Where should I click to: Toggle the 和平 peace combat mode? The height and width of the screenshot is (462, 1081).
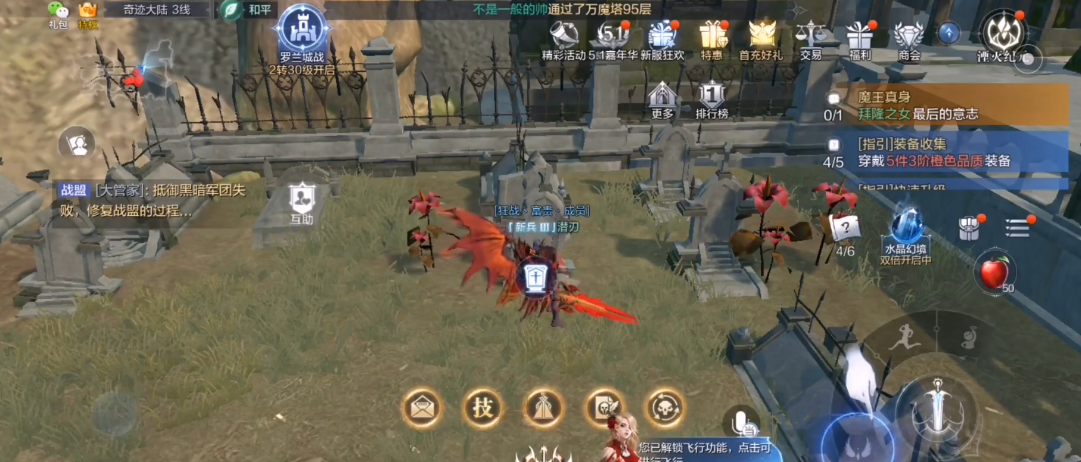coord(248,10)
